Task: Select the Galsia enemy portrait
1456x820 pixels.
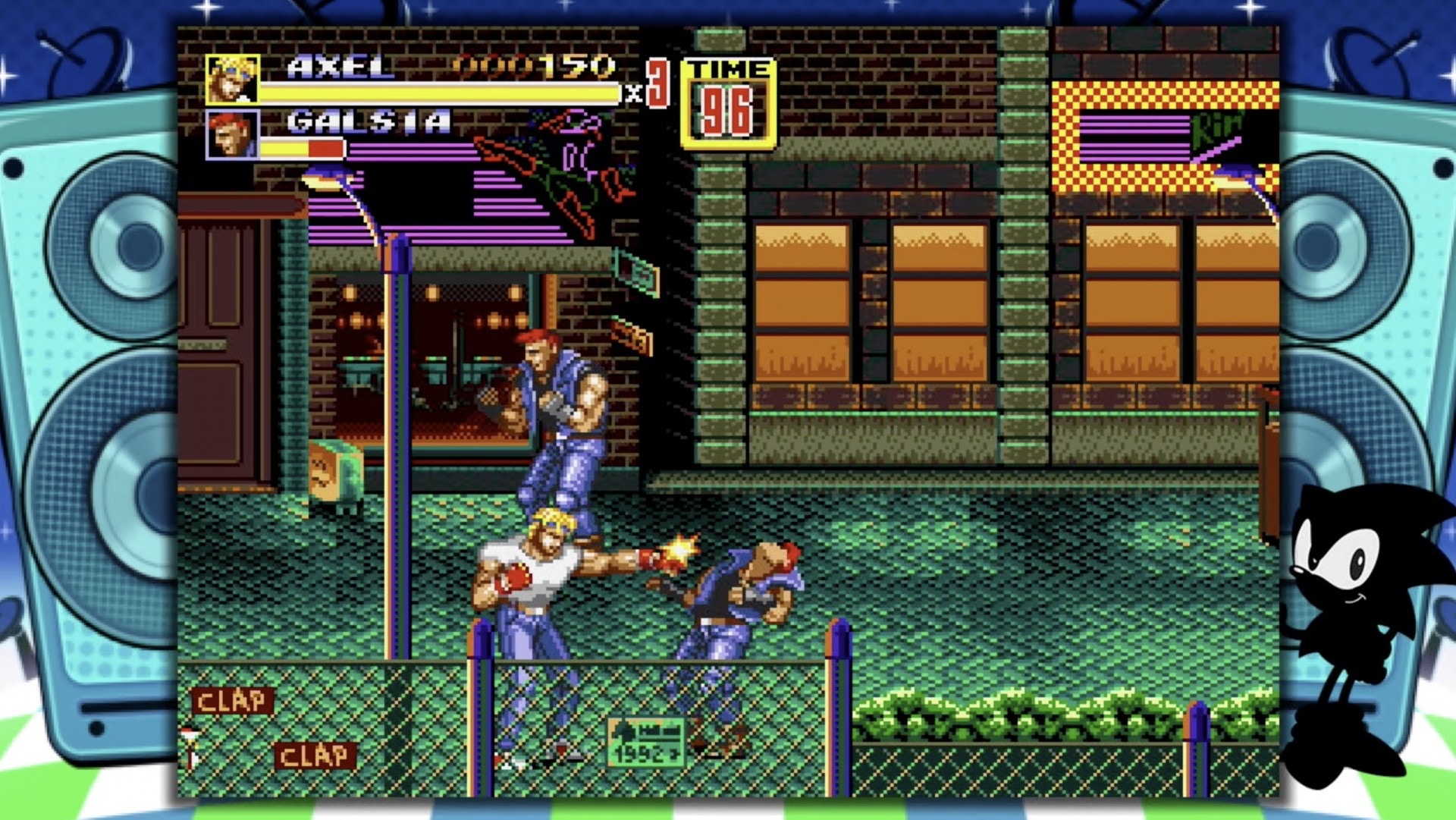Action: pyautogui.click(x=232, y=135)
